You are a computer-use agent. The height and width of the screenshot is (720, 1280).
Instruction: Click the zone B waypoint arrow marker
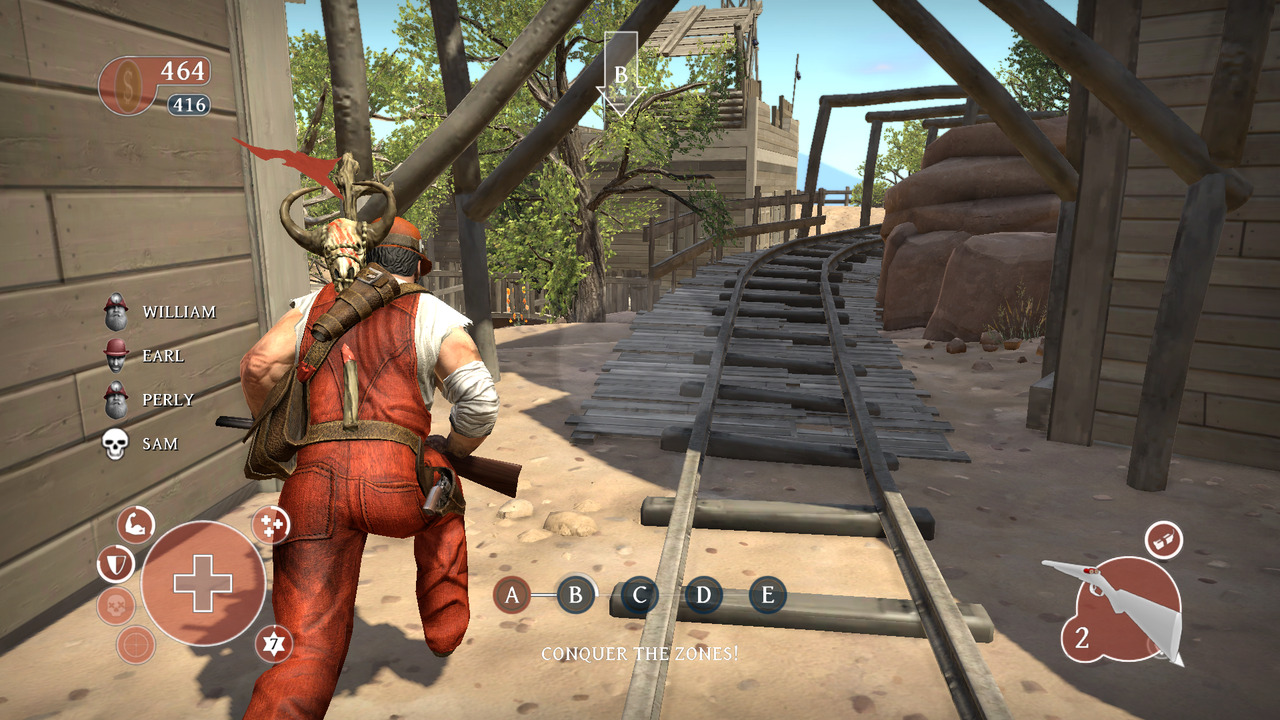pyautogui.click(x=620, y=74)
